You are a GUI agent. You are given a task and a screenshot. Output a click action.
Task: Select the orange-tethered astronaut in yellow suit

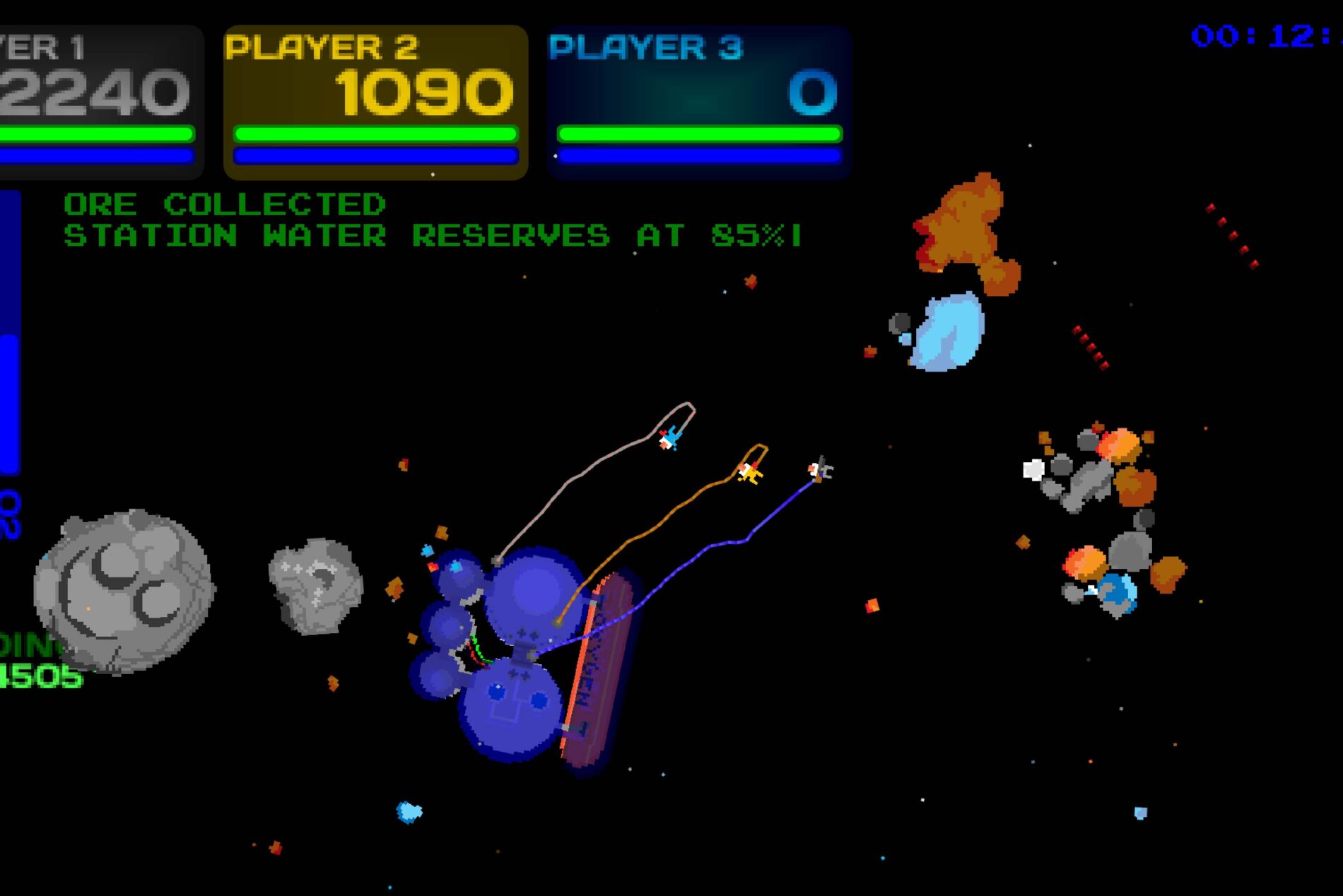(751, 472)
